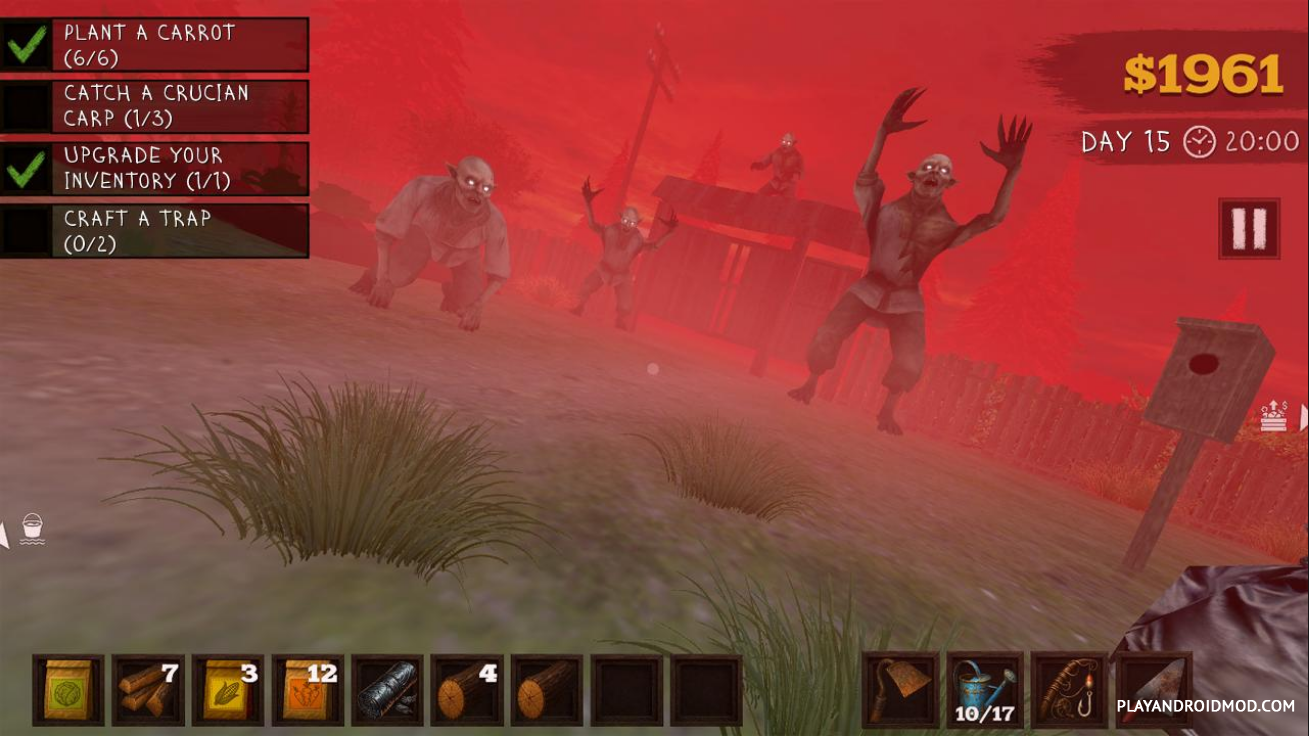Select the cabbage seed bag slot
This screenshot has width=1309, height=736.
[x=68, y=690]
